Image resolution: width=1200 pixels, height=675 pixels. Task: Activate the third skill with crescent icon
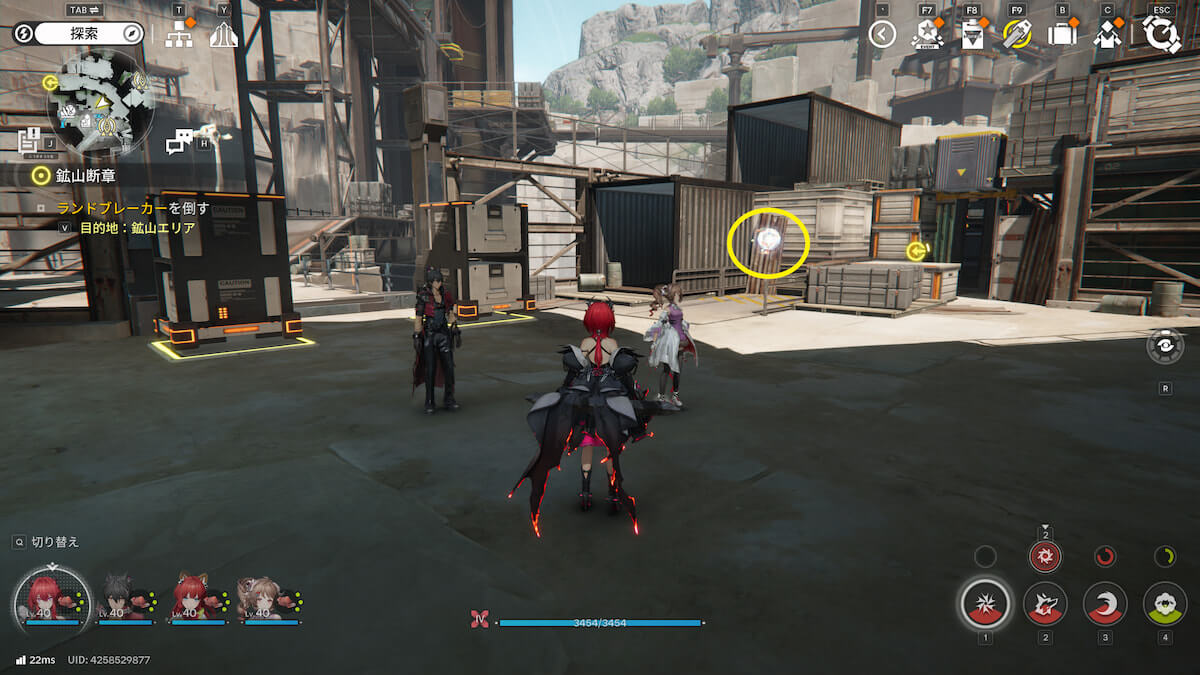[1105, 604]
